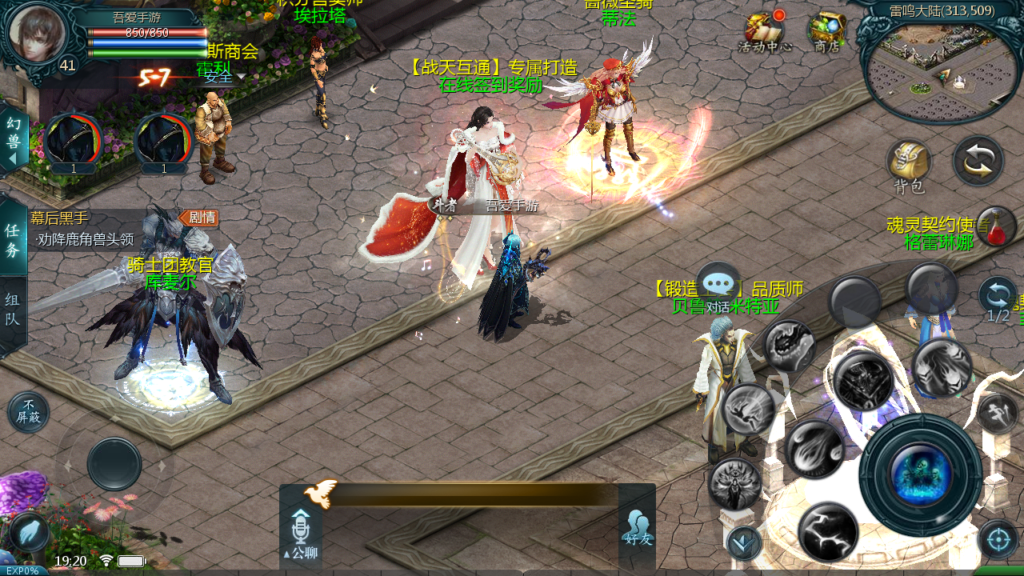Cast the fireball meteor skill
Screen dimensions: 1024x576
click(x=814, y=448)
